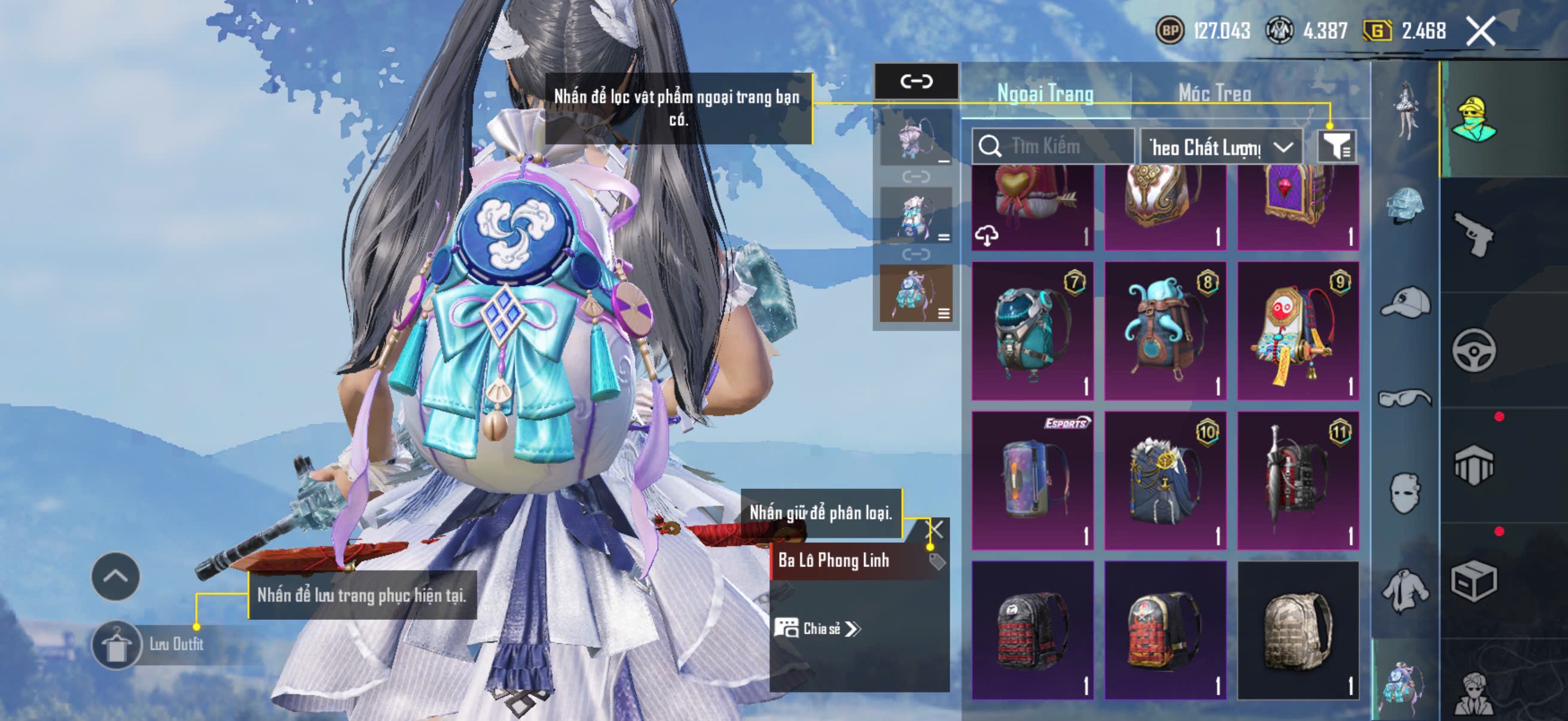Screen dimensions: 1568x721
Task: Open the pistol weapons category
Action: (1474, 234)
